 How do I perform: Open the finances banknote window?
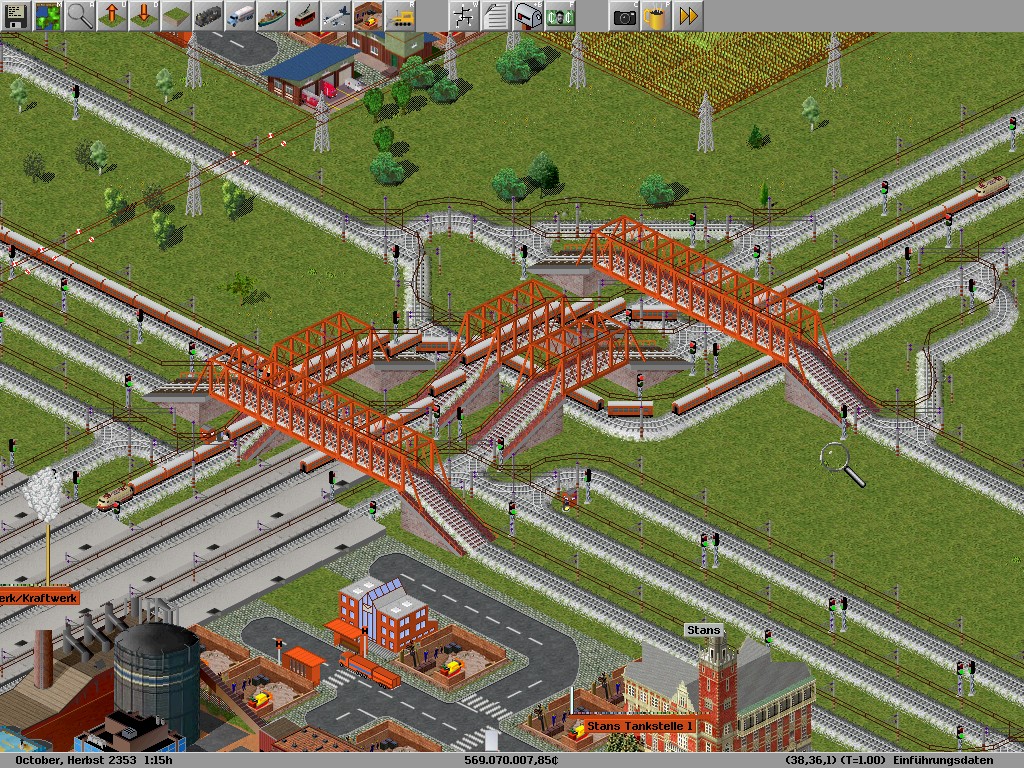click(x=559, y=15)
